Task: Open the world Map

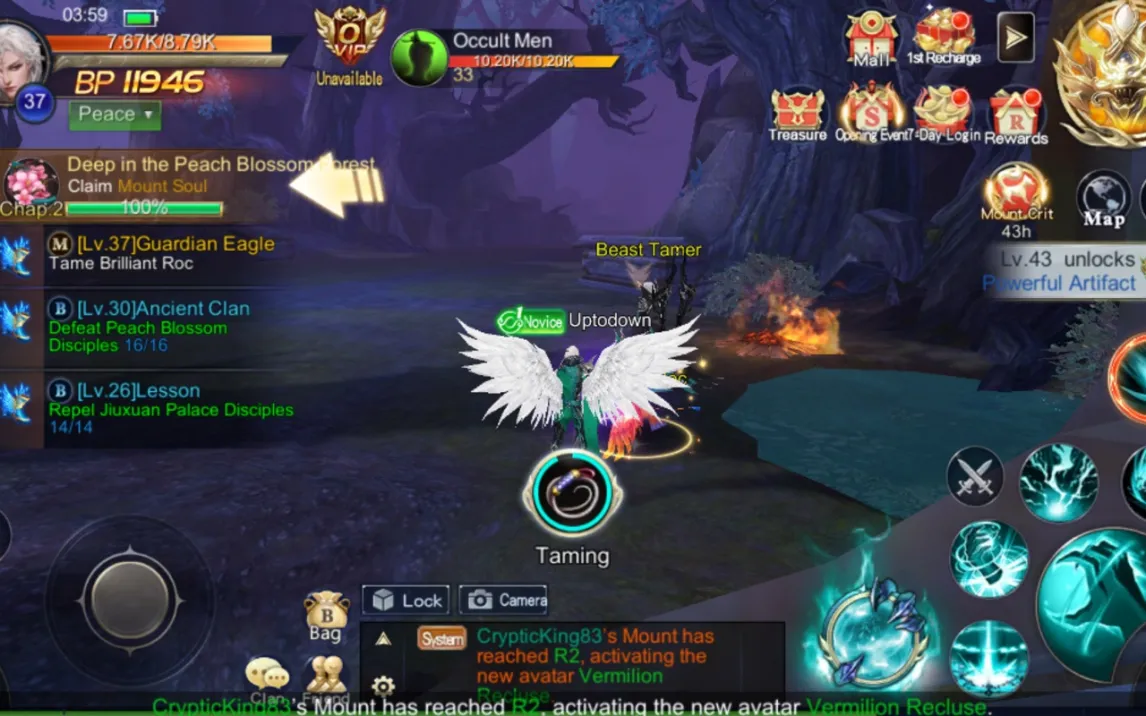Action: (1103, 197)
